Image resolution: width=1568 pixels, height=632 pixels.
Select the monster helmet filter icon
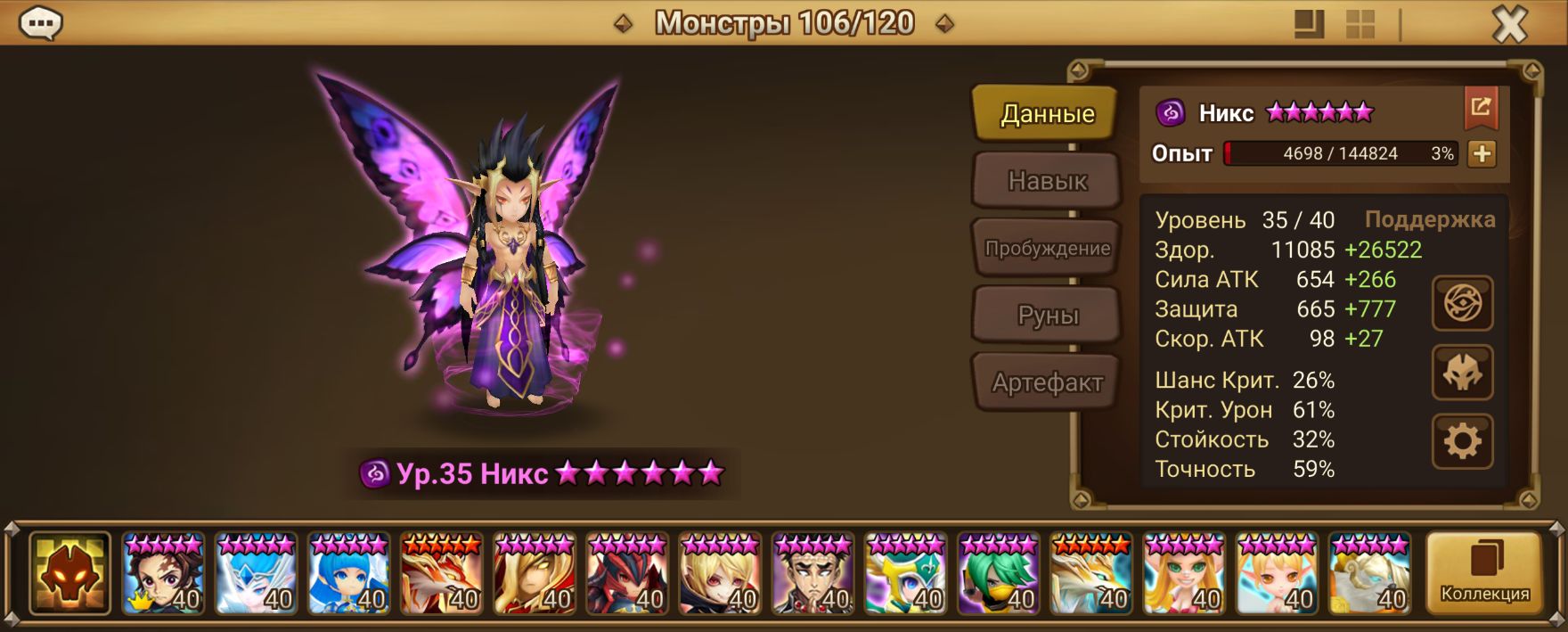(x=69, y=573)
